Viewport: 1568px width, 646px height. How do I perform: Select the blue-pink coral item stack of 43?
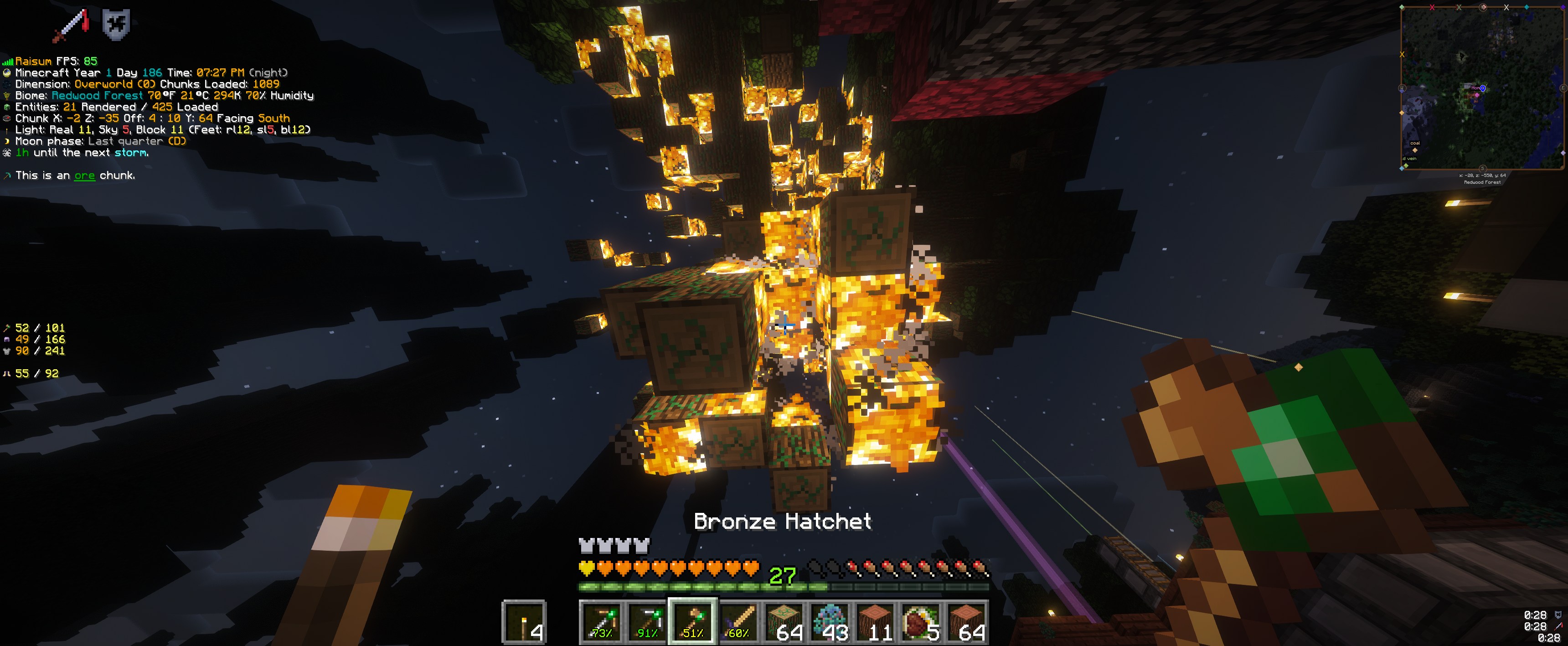(830, 622)
